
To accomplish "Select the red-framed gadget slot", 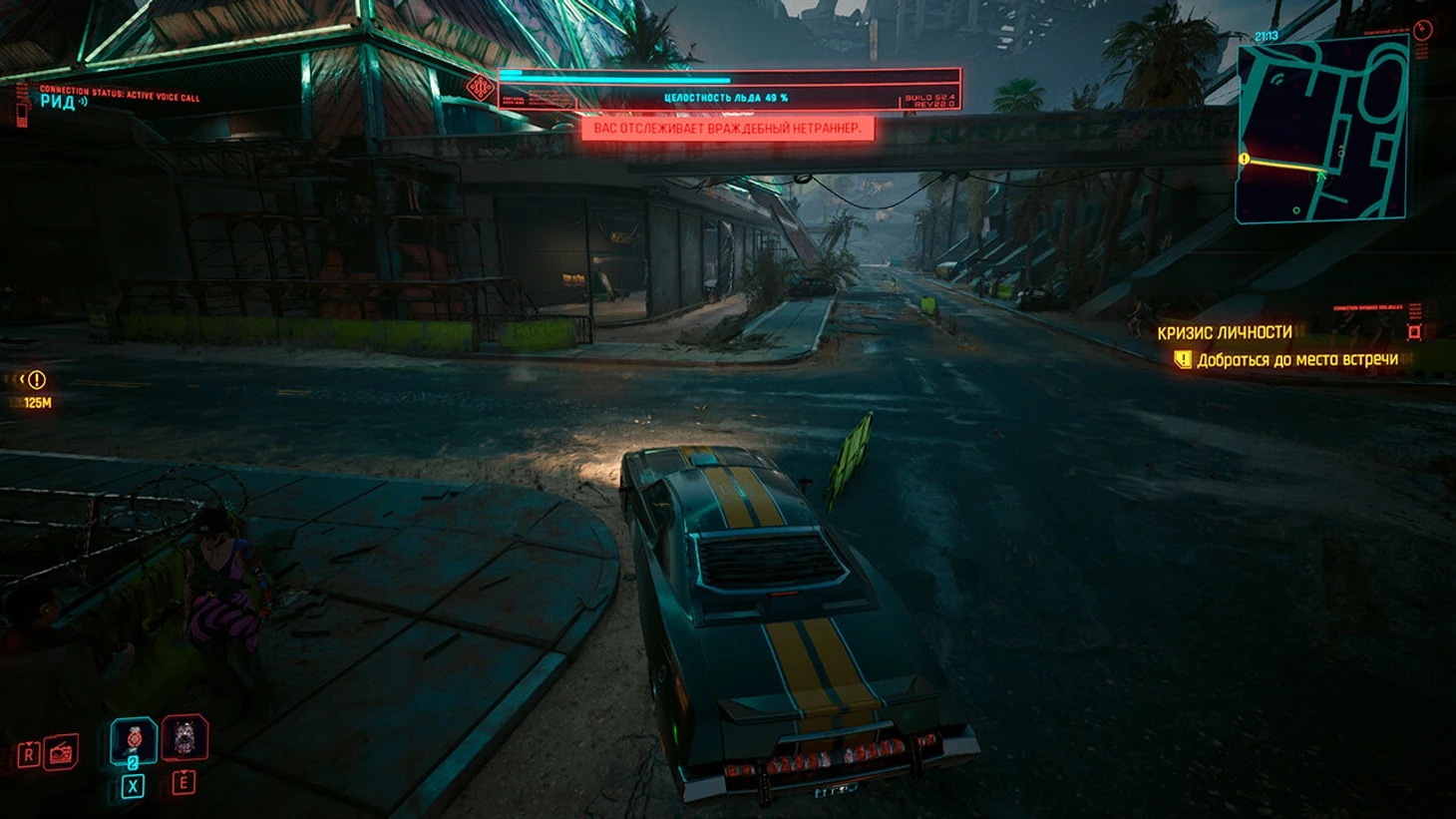I will (184, 738).
